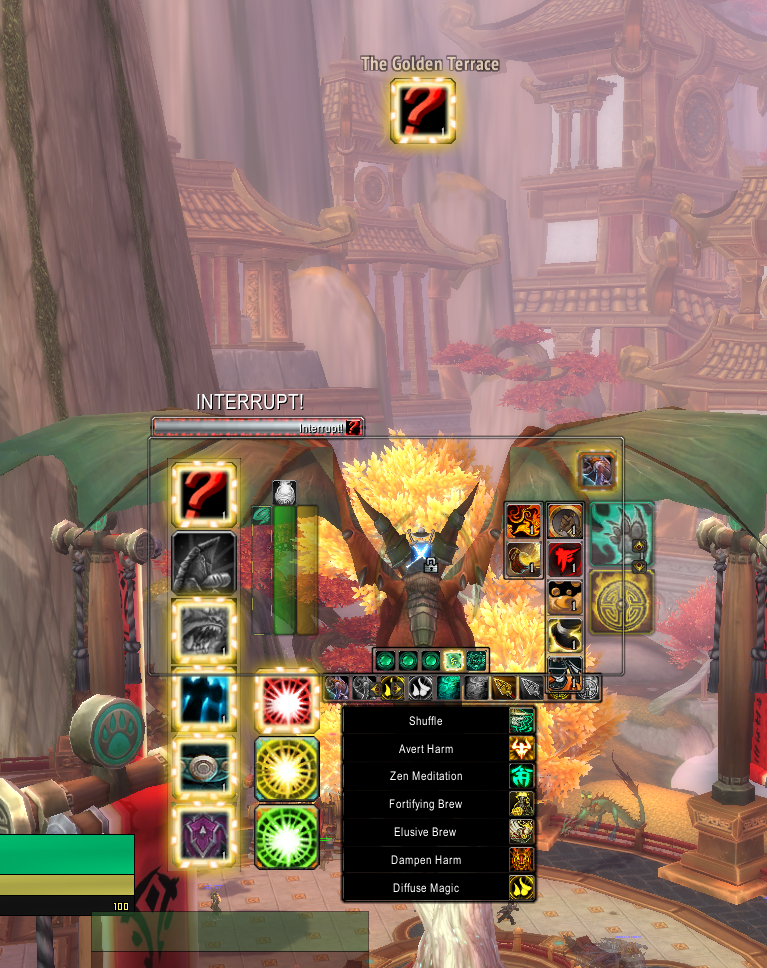The height and width of the screenshot is (968, 767).
Task: Click the red question mark icon under The Golden Terrace
Action: point(423,110)
